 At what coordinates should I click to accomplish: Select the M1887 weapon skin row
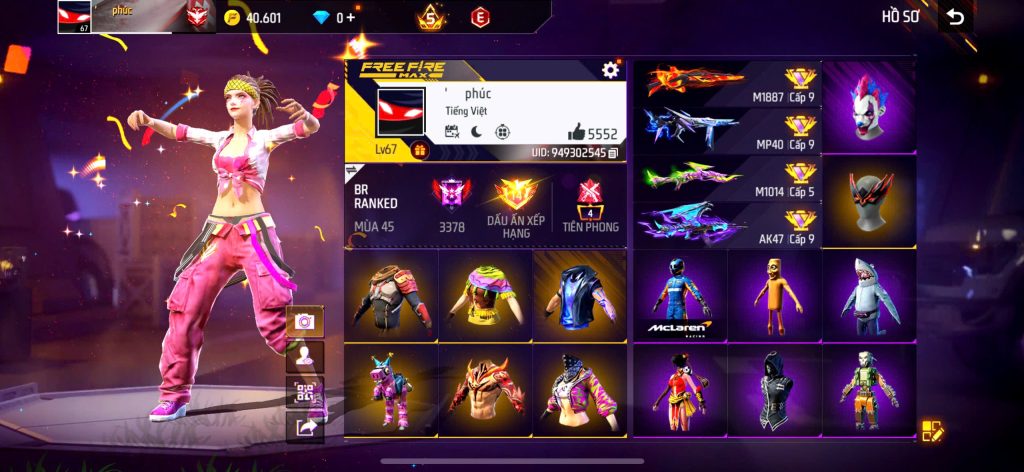[x=728, y=82]
